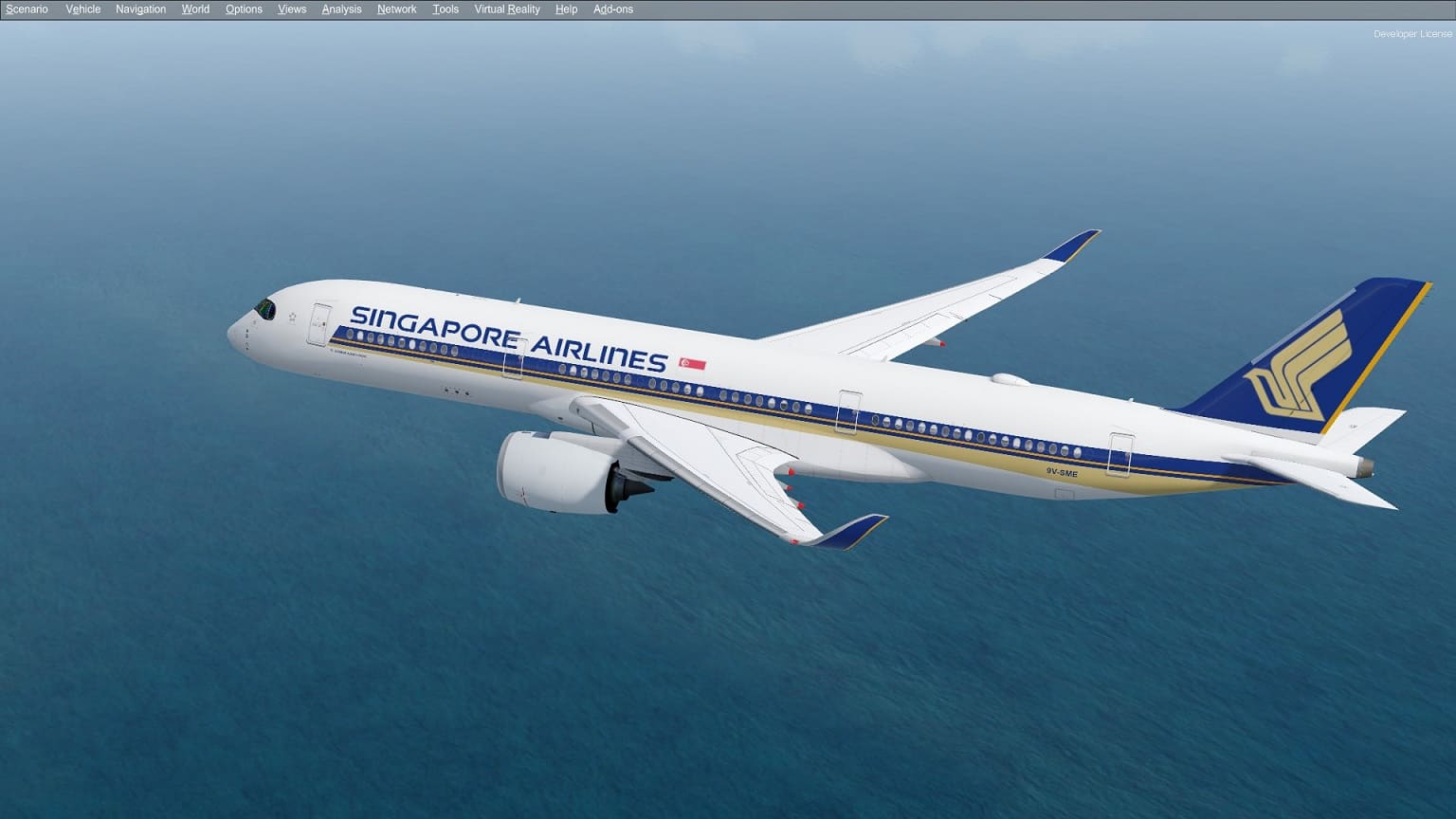Open the Tools menu
Viewport: 1456px width, 819px height.
[x=445, y=9]
